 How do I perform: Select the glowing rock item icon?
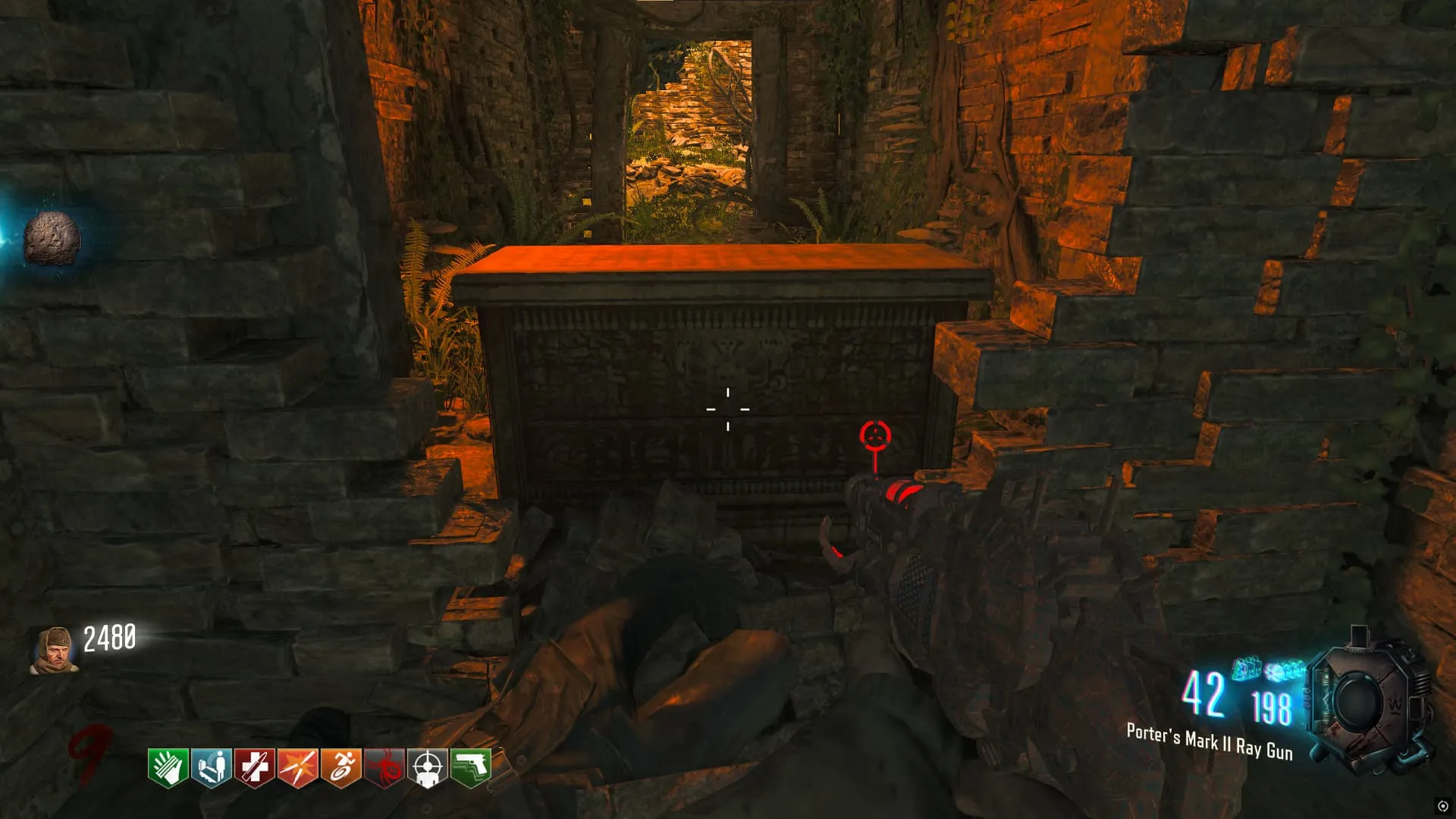pos(52,239)
